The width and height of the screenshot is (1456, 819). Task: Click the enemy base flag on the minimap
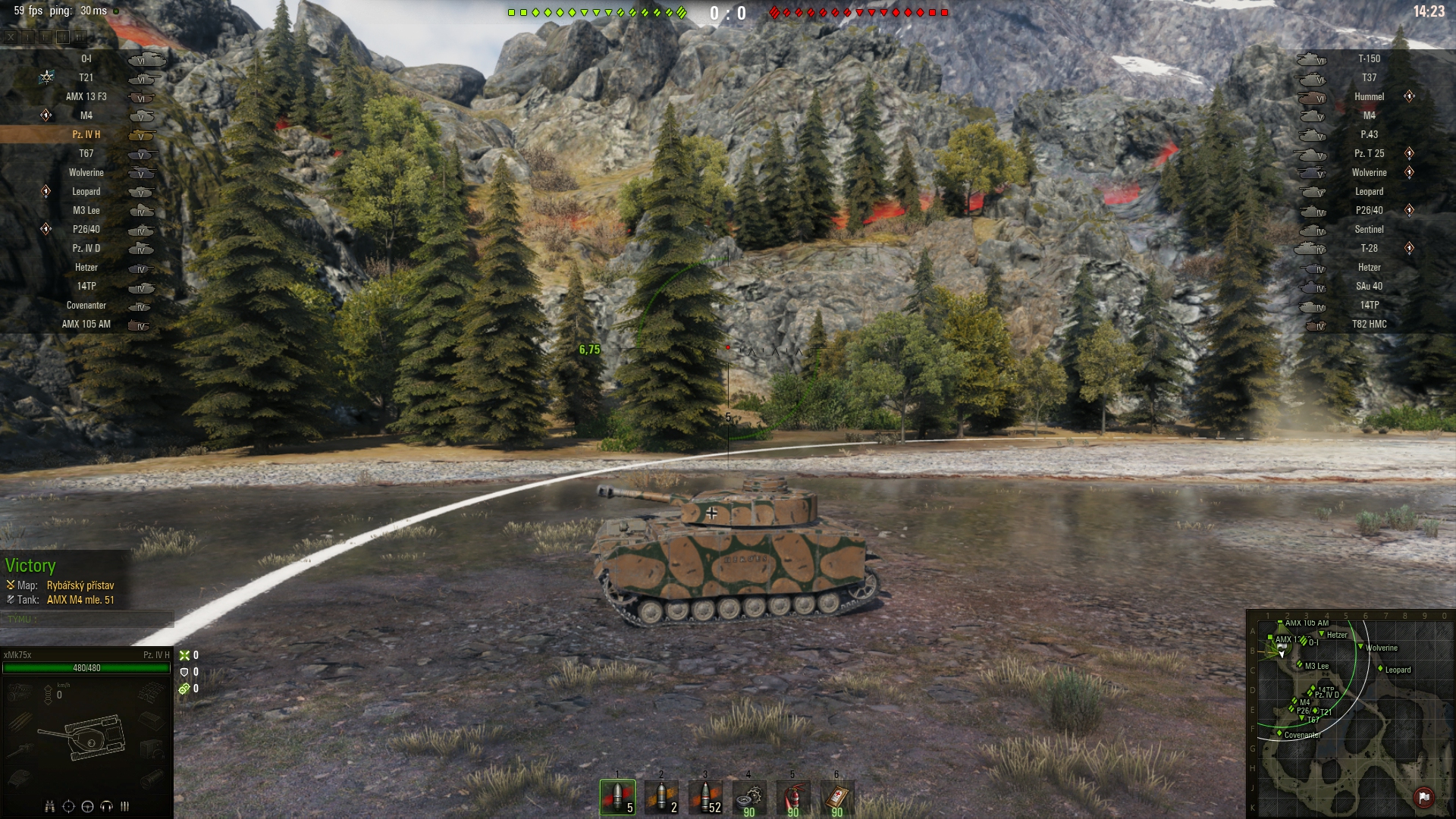tap(1423, 797)
